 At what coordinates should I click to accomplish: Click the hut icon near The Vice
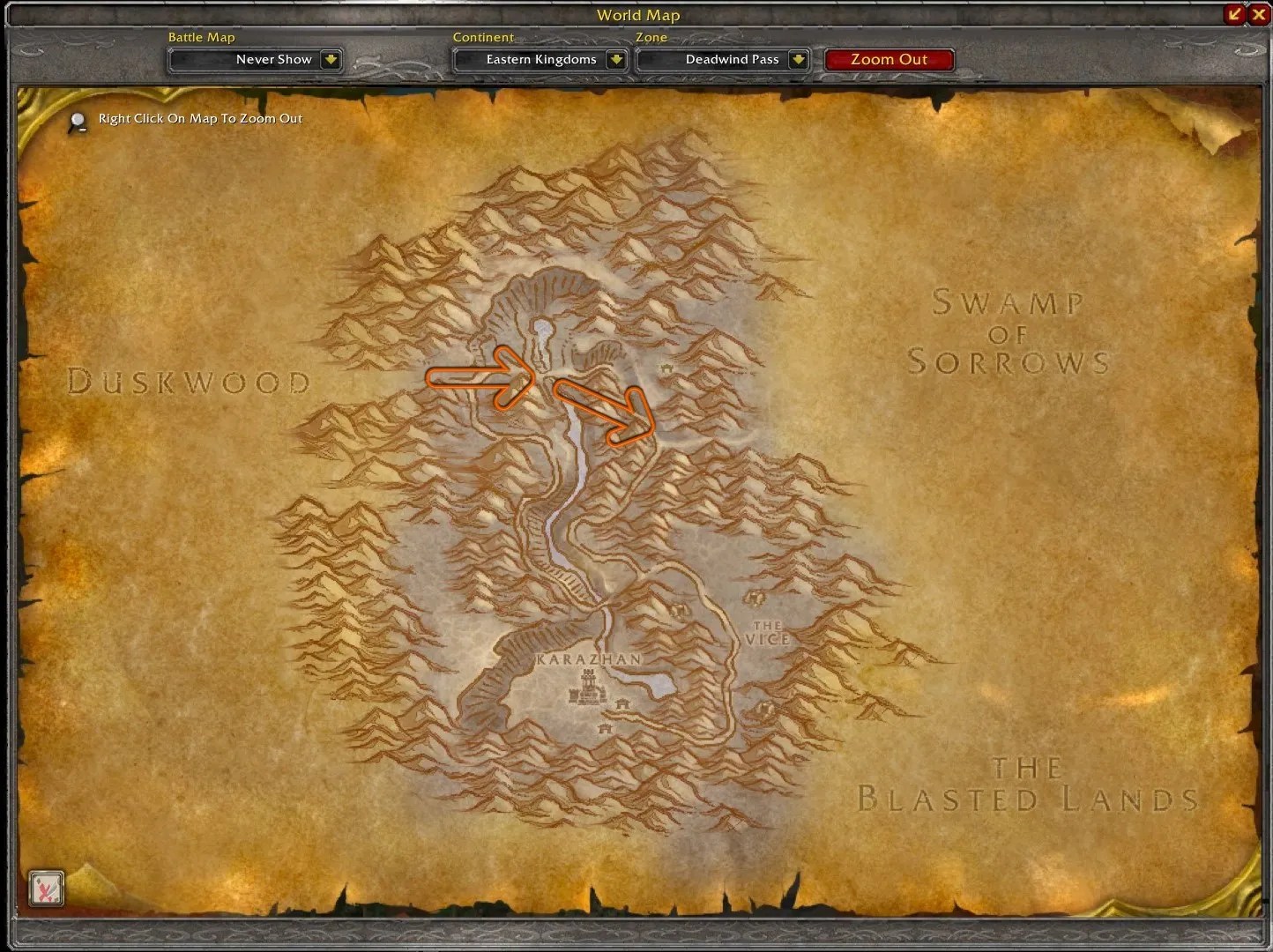[755, 599]
